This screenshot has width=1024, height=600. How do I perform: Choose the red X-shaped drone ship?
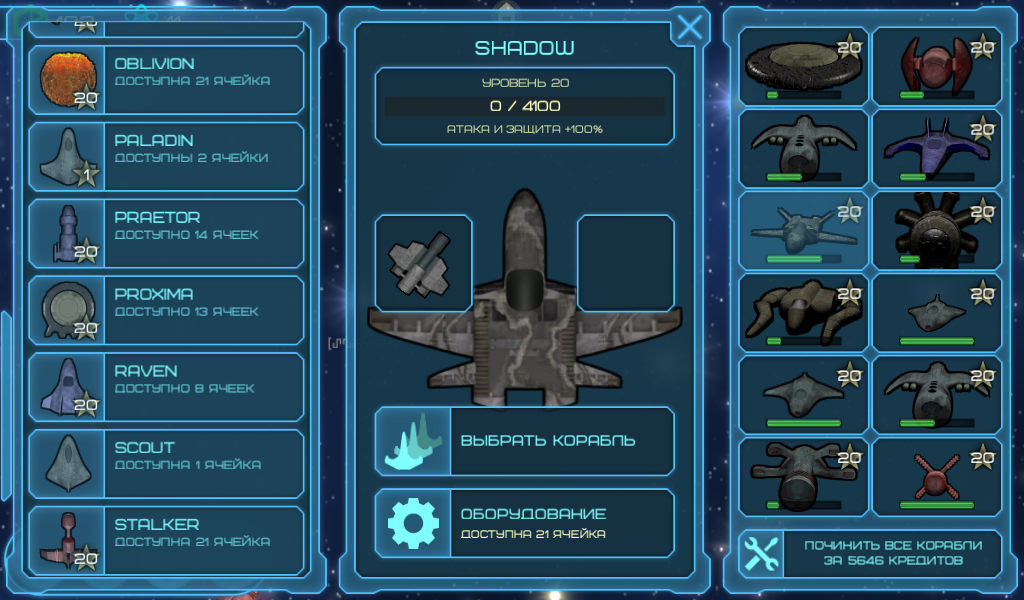tap(936, 477)
